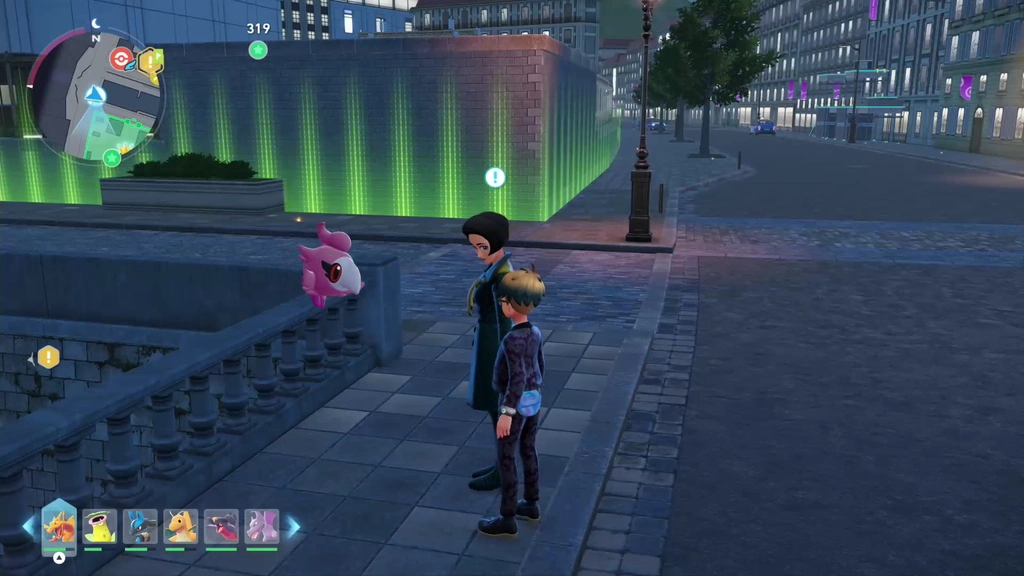Select the dark blue dragon party slot

221,526
